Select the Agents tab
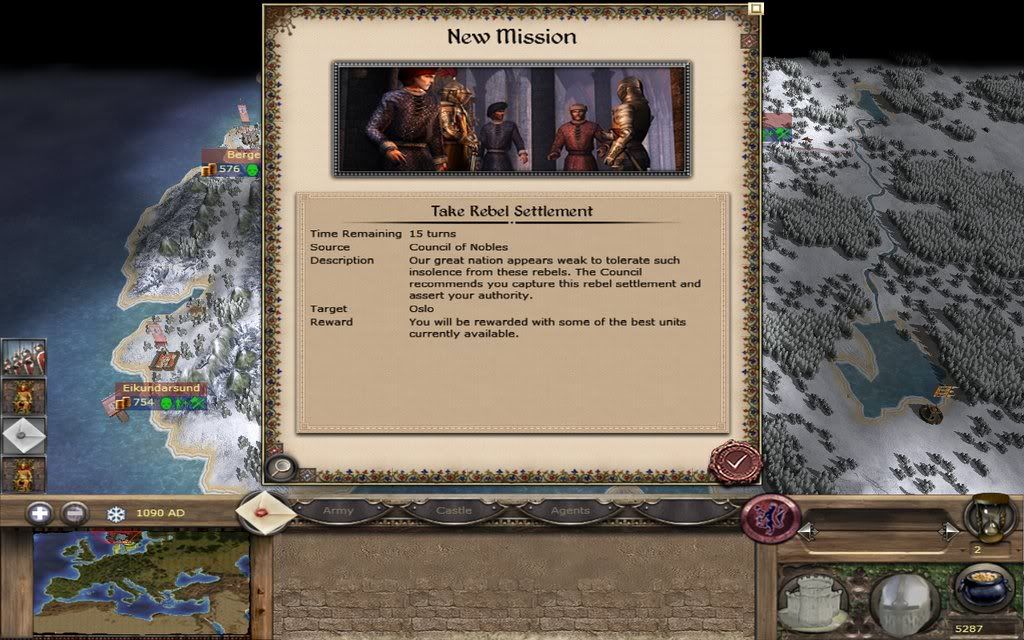 tap(570, 511)
